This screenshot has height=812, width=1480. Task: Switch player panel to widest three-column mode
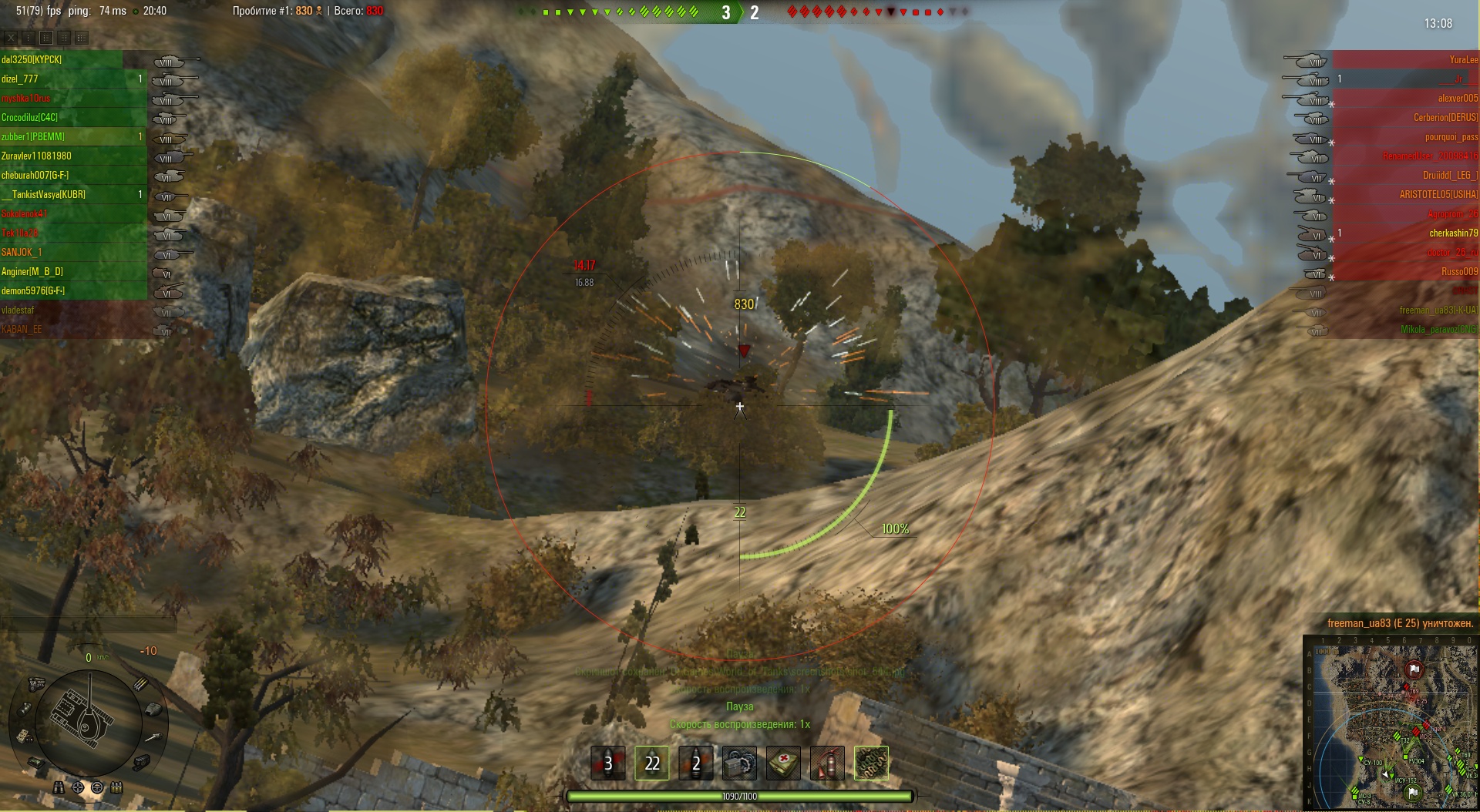82,37
